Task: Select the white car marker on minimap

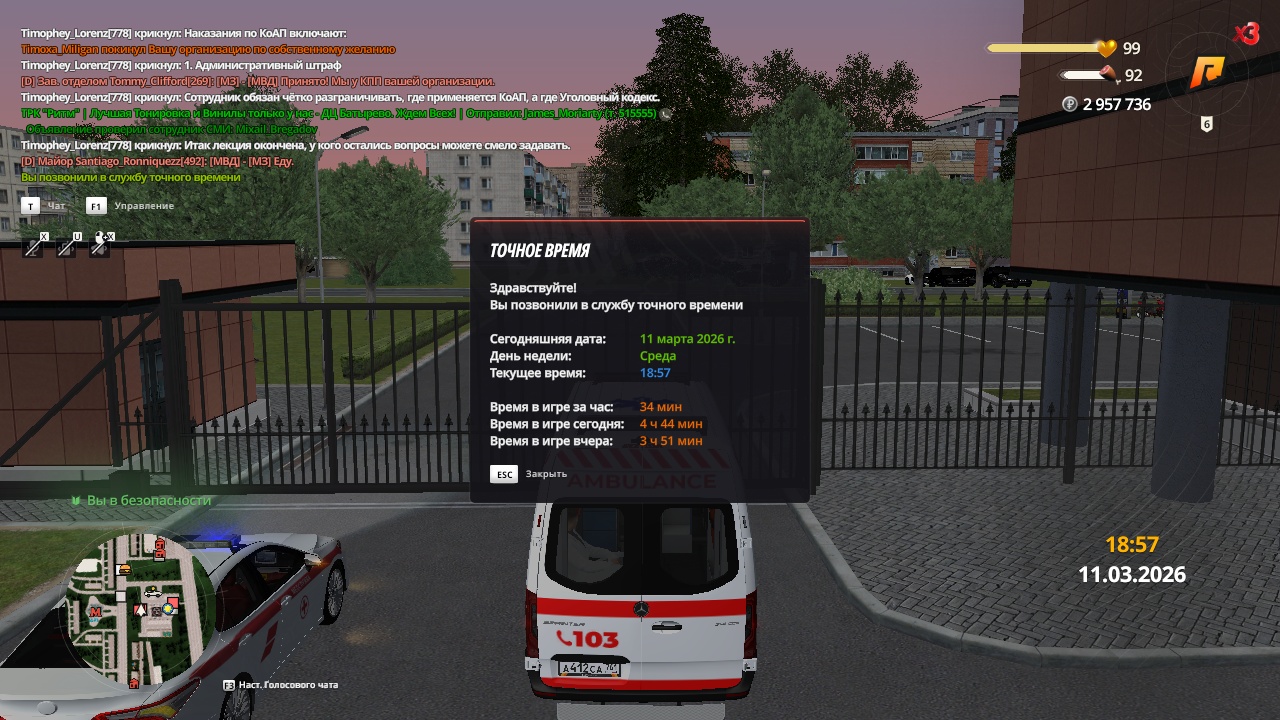Action: pos(153,592)
